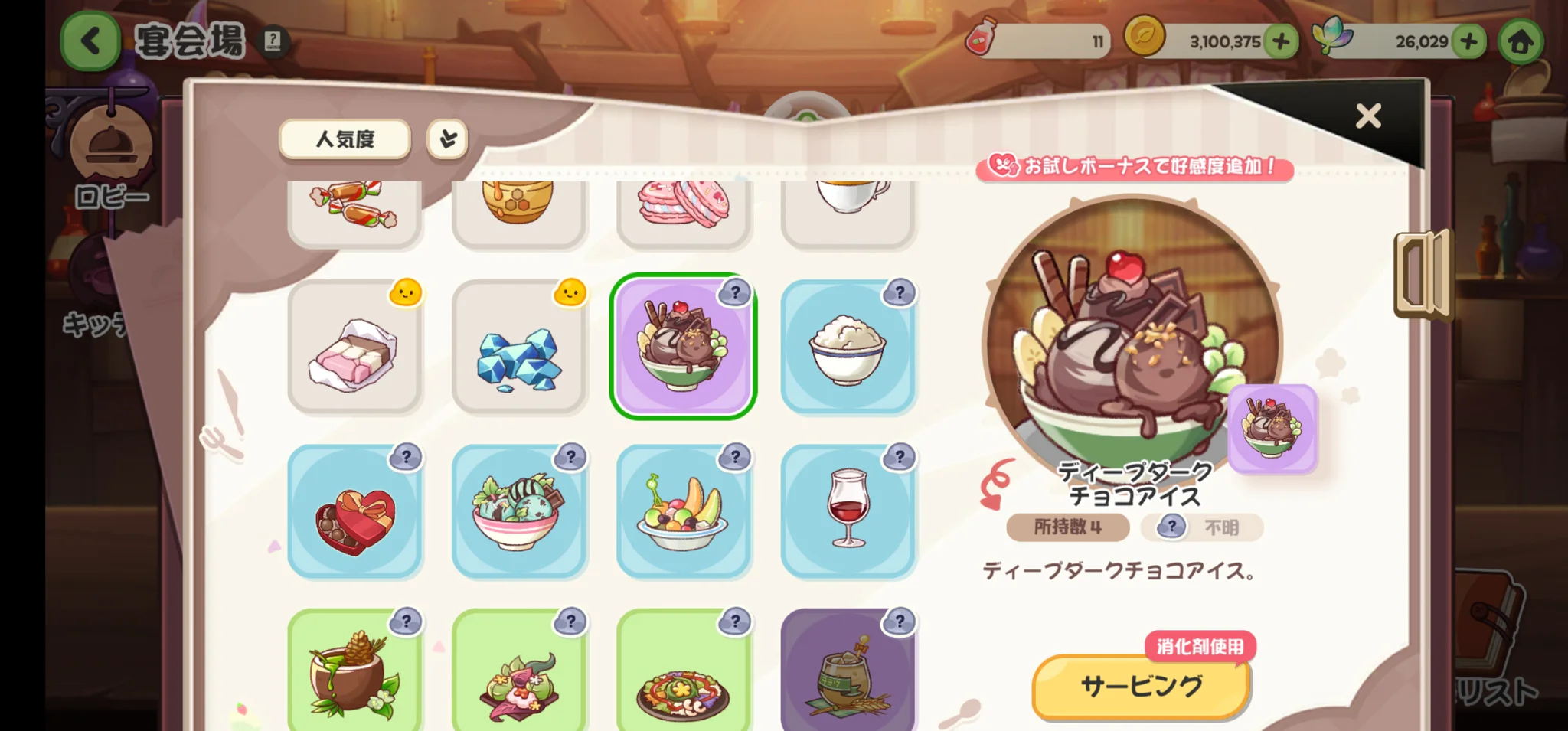The image size is (1568, 731).
Task: Select the glass of red wine
Action: click(x=848, y=511)
